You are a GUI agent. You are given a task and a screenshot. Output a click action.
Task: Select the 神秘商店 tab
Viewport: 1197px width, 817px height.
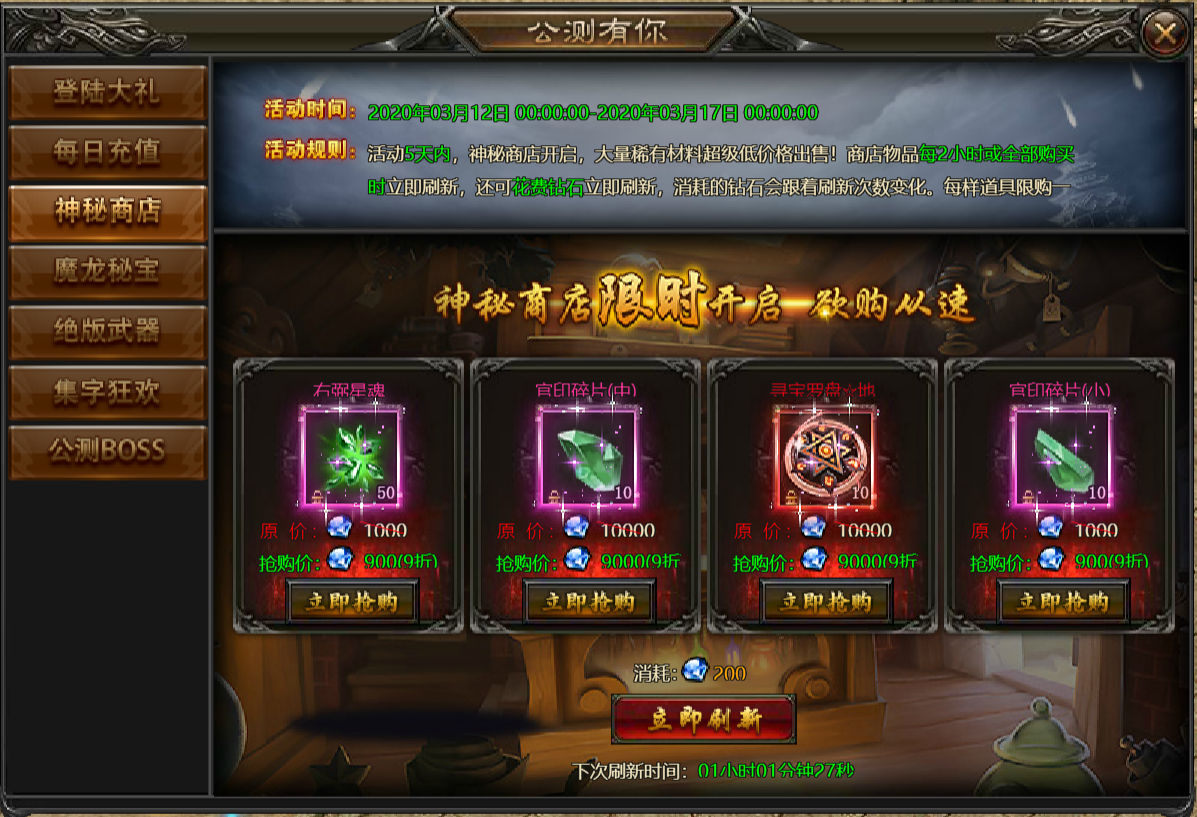click(107, 212)
